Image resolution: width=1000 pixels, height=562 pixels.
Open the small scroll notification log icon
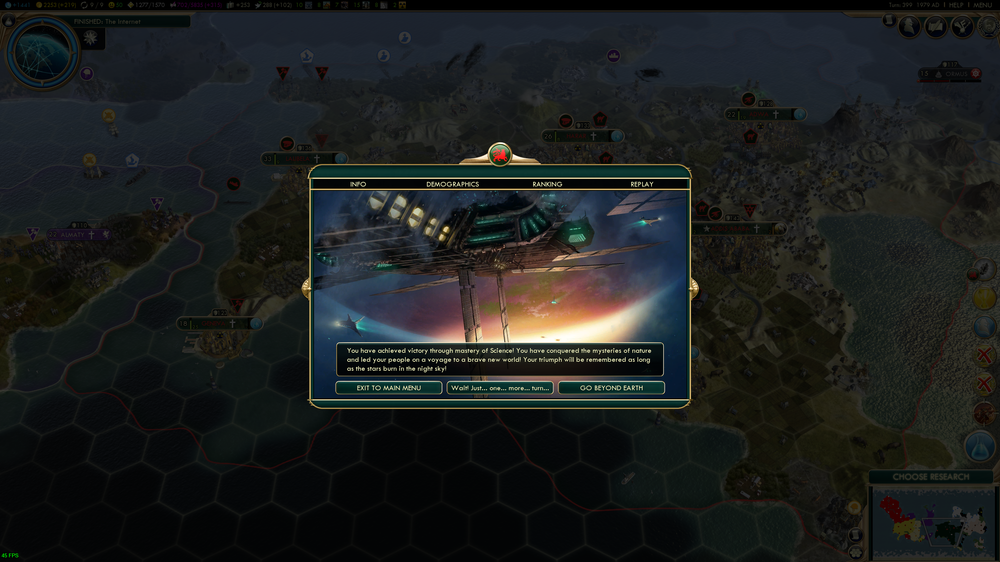point(889,20)
